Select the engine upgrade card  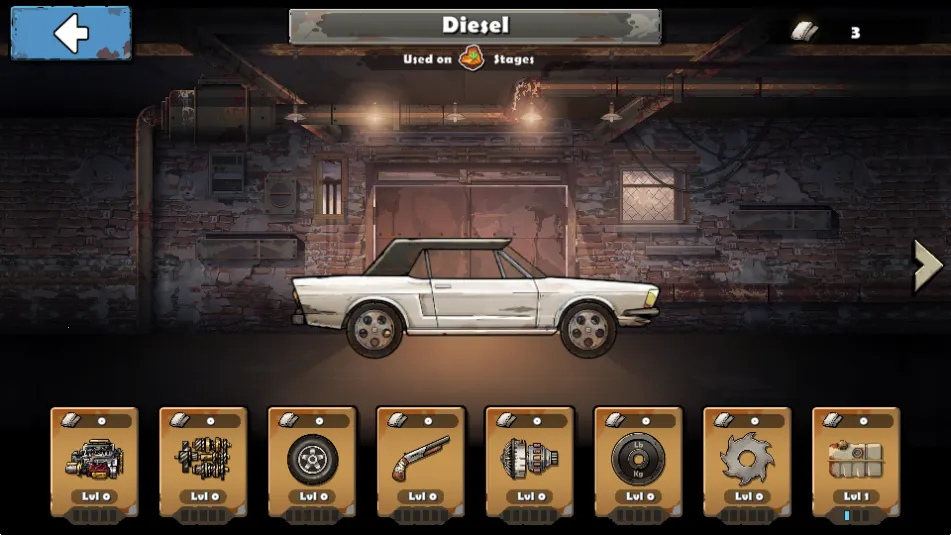(94, 461)
